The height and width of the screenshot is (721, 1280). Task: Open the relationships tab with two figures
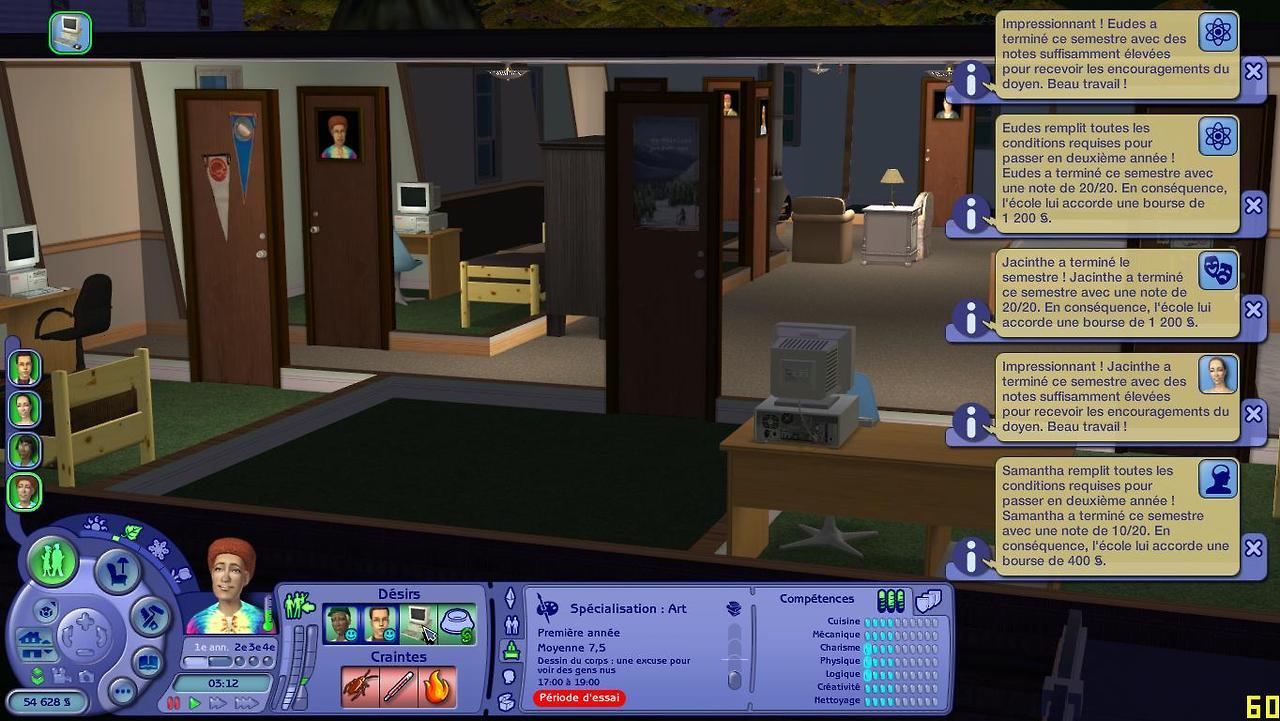pos(512,625)
